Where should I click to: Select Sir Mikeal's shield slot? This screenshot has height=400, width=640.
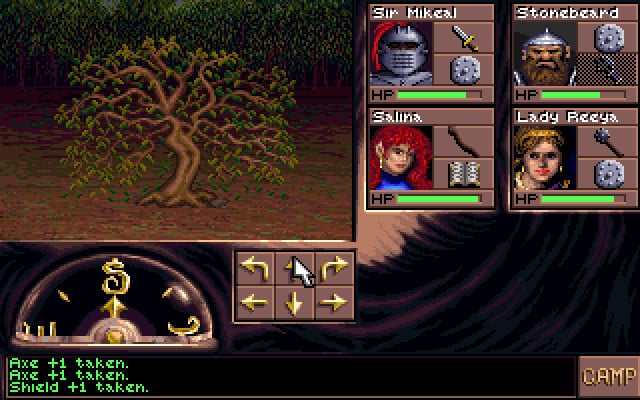(464, 70)
